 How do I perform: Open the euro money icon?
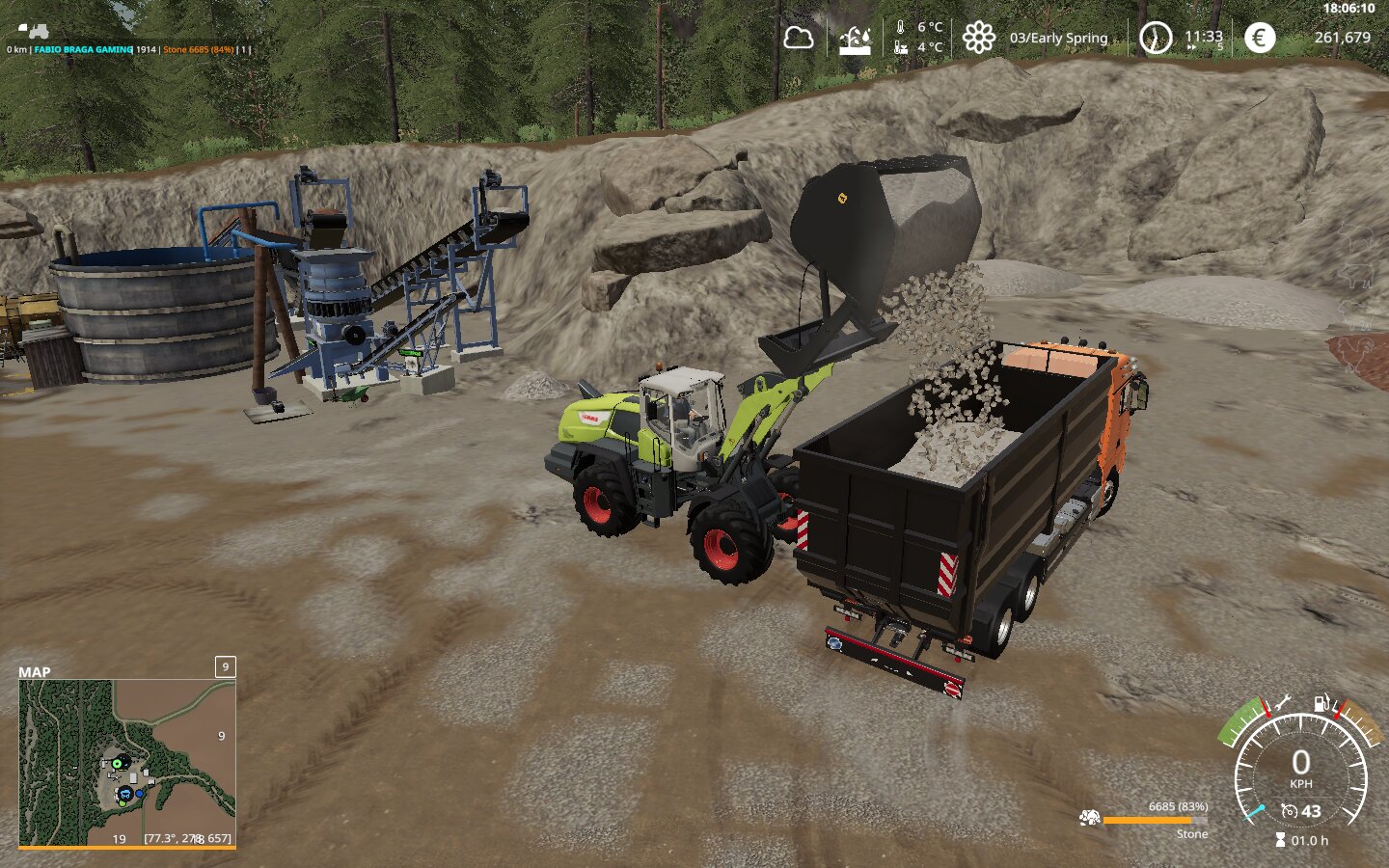[1259, 38]
